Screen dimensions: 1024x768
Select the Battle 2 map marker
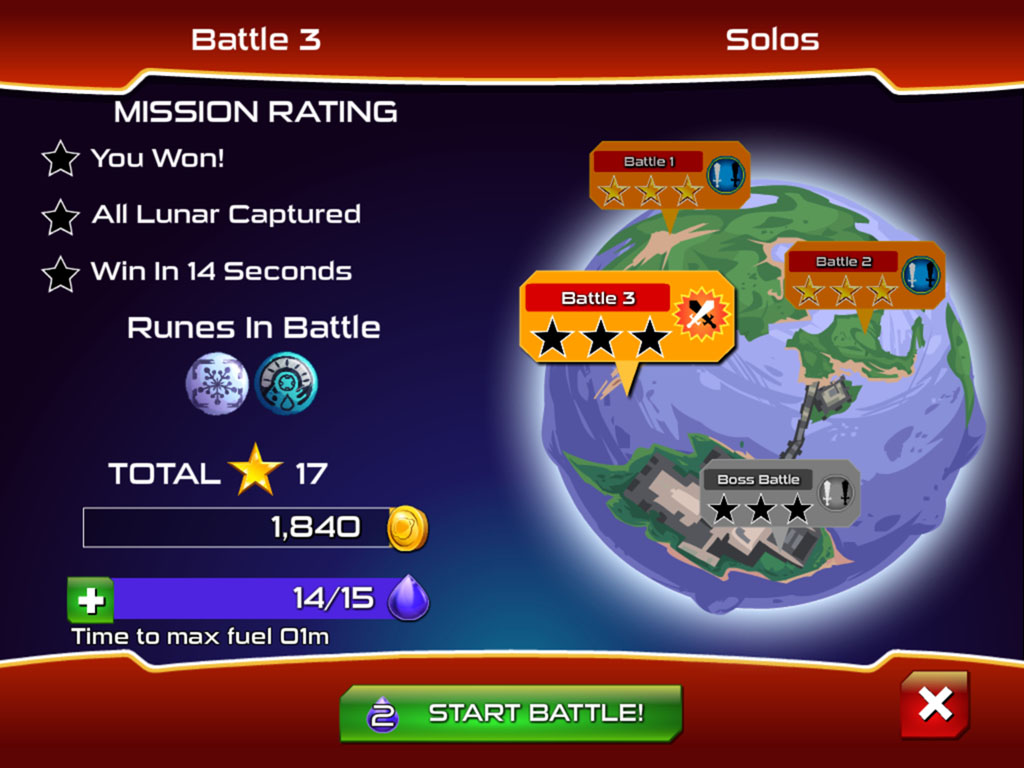[x=864, y=276]
